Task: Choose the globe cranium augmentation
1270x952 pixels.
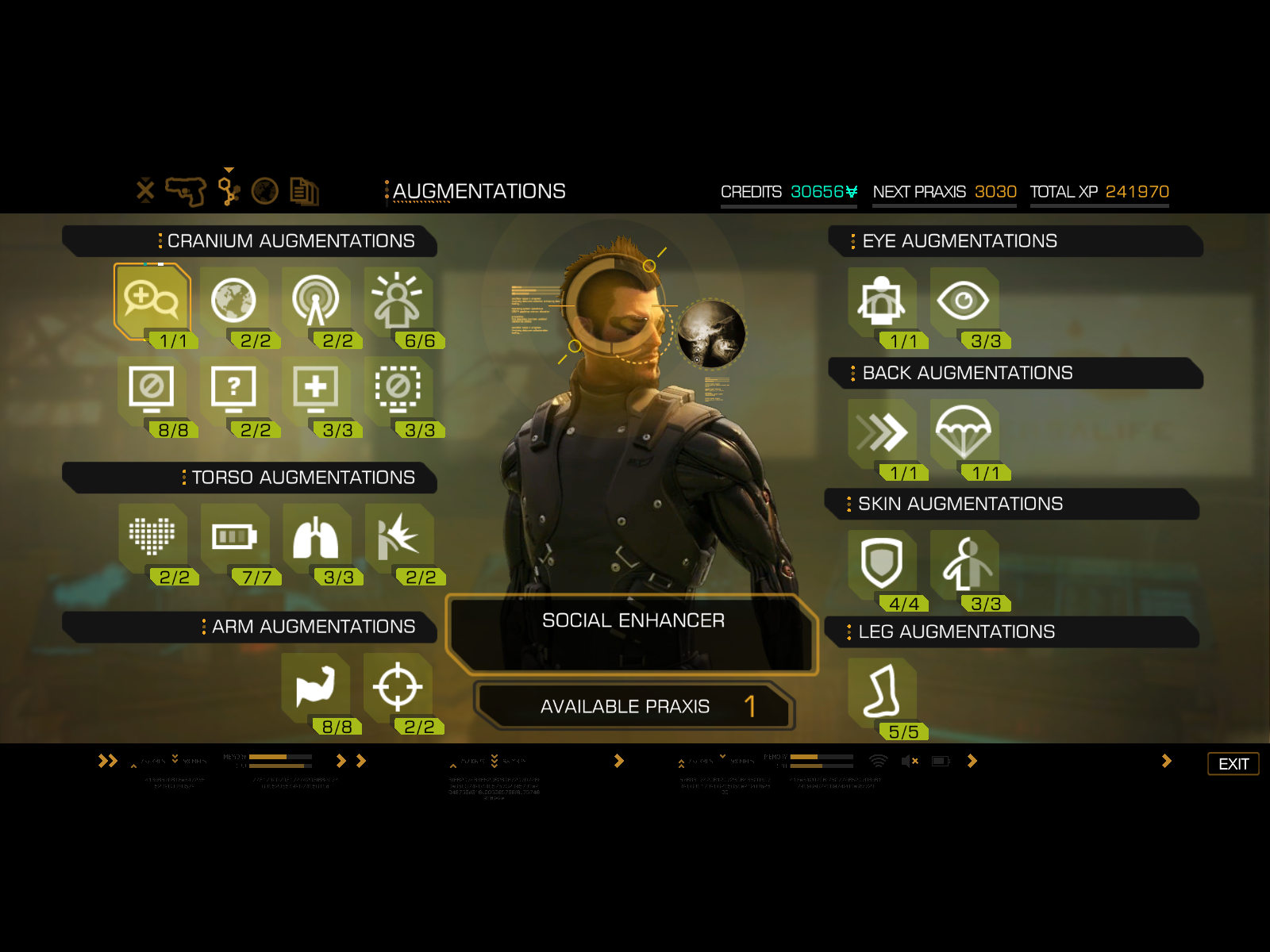Action: pos(233,301)
